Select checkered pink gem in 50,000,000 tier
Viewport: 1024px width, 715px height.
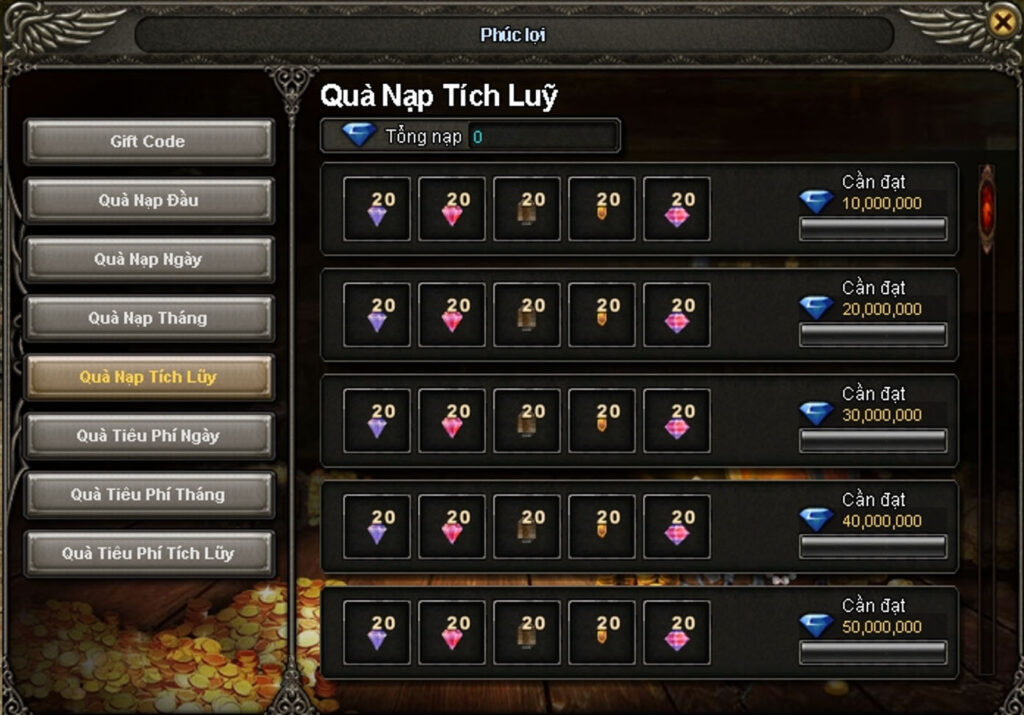tap(677, 633)
